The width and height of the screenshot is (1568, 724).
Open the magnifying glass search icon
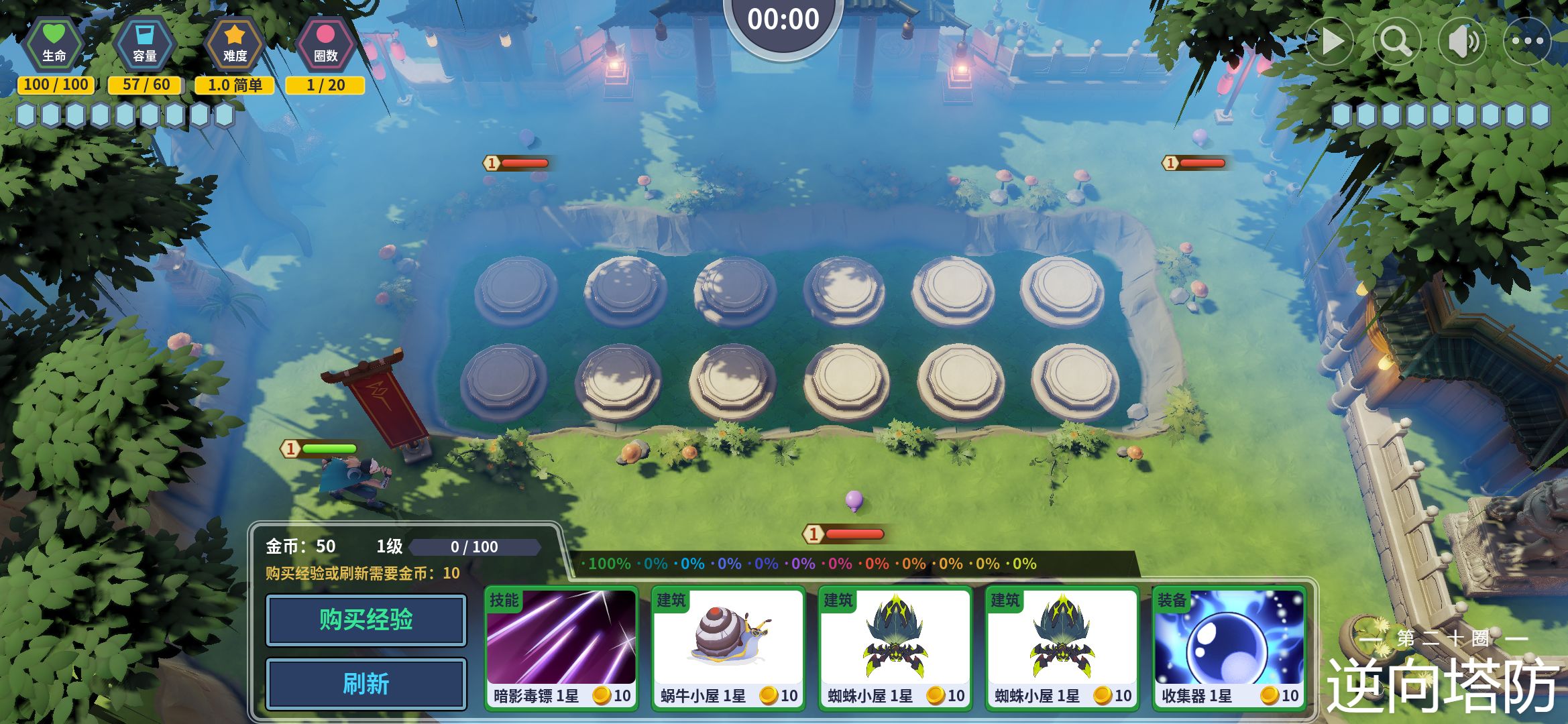pos(1396,42)
